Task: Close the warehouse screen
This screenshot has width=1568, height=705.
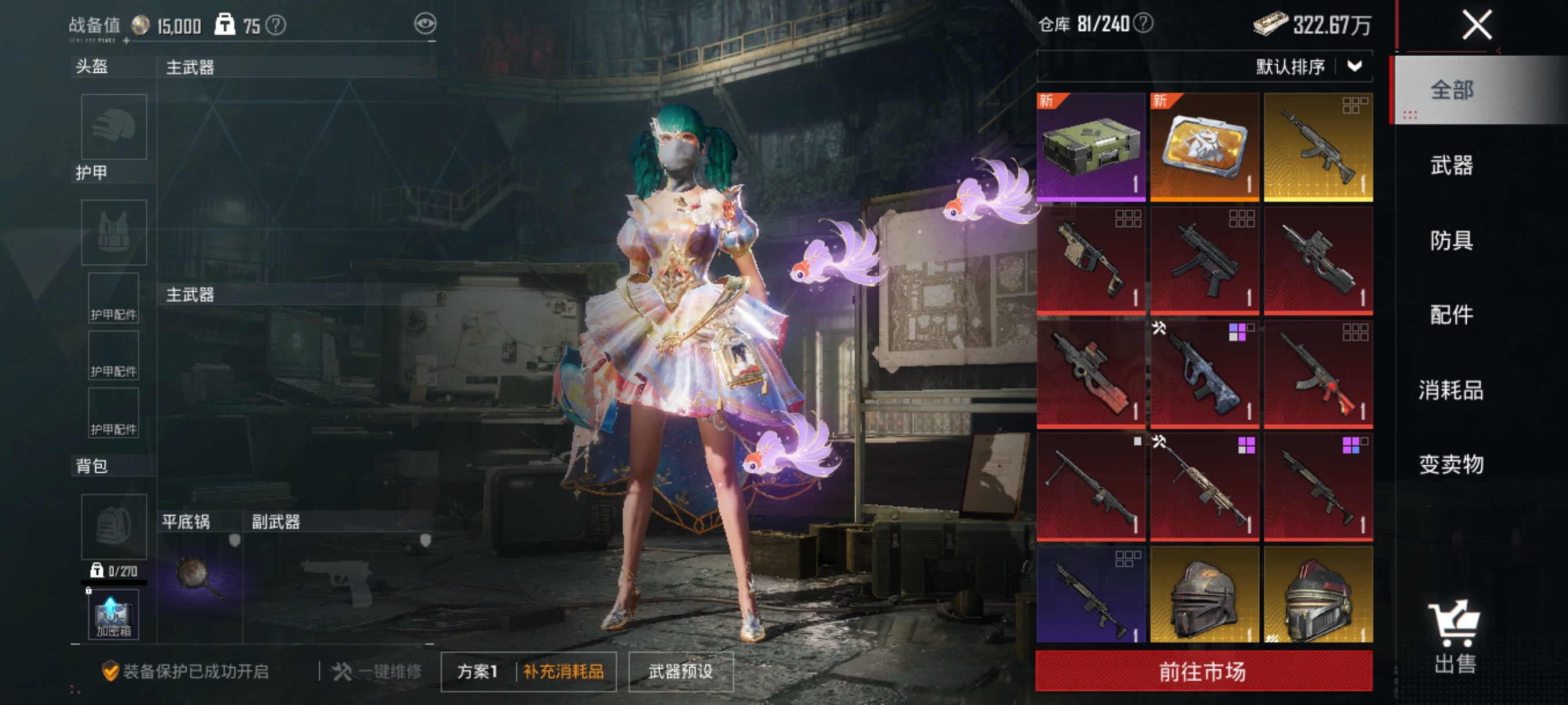Action: click(x=1476, y=25)
